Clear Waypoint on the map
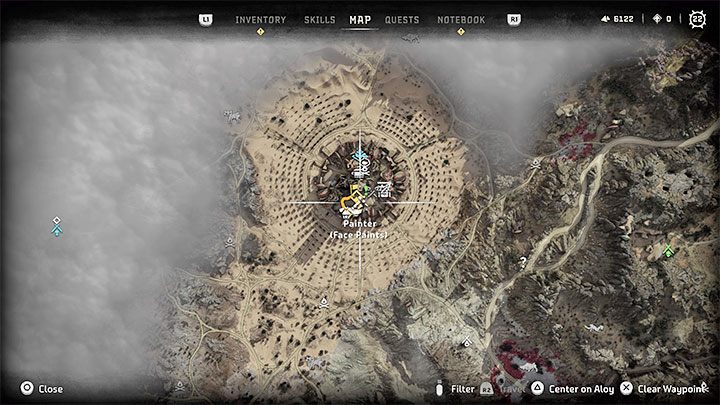 click(664, 389)
